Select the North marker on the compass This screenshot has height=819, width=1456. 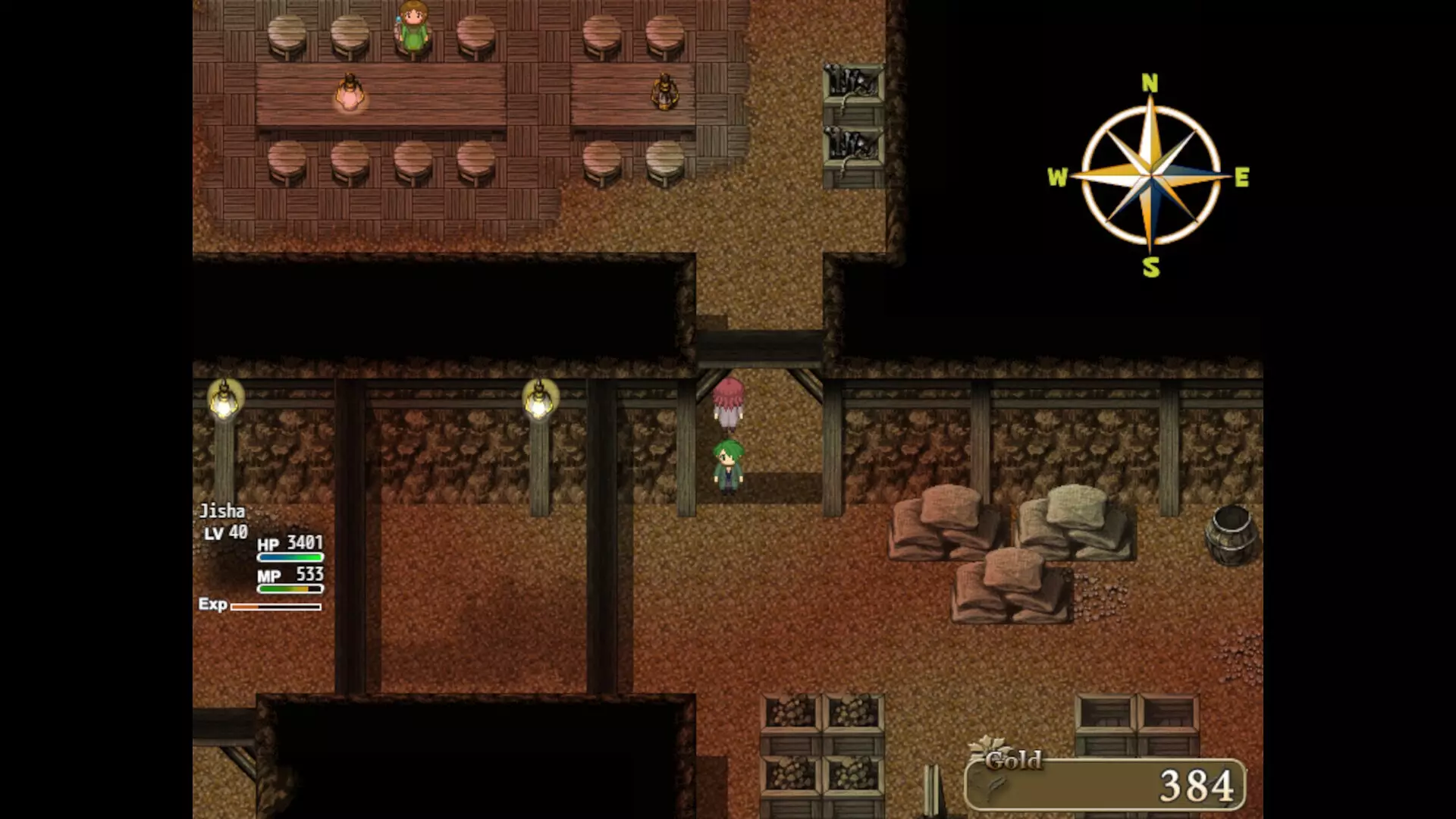pos(1150,82)
